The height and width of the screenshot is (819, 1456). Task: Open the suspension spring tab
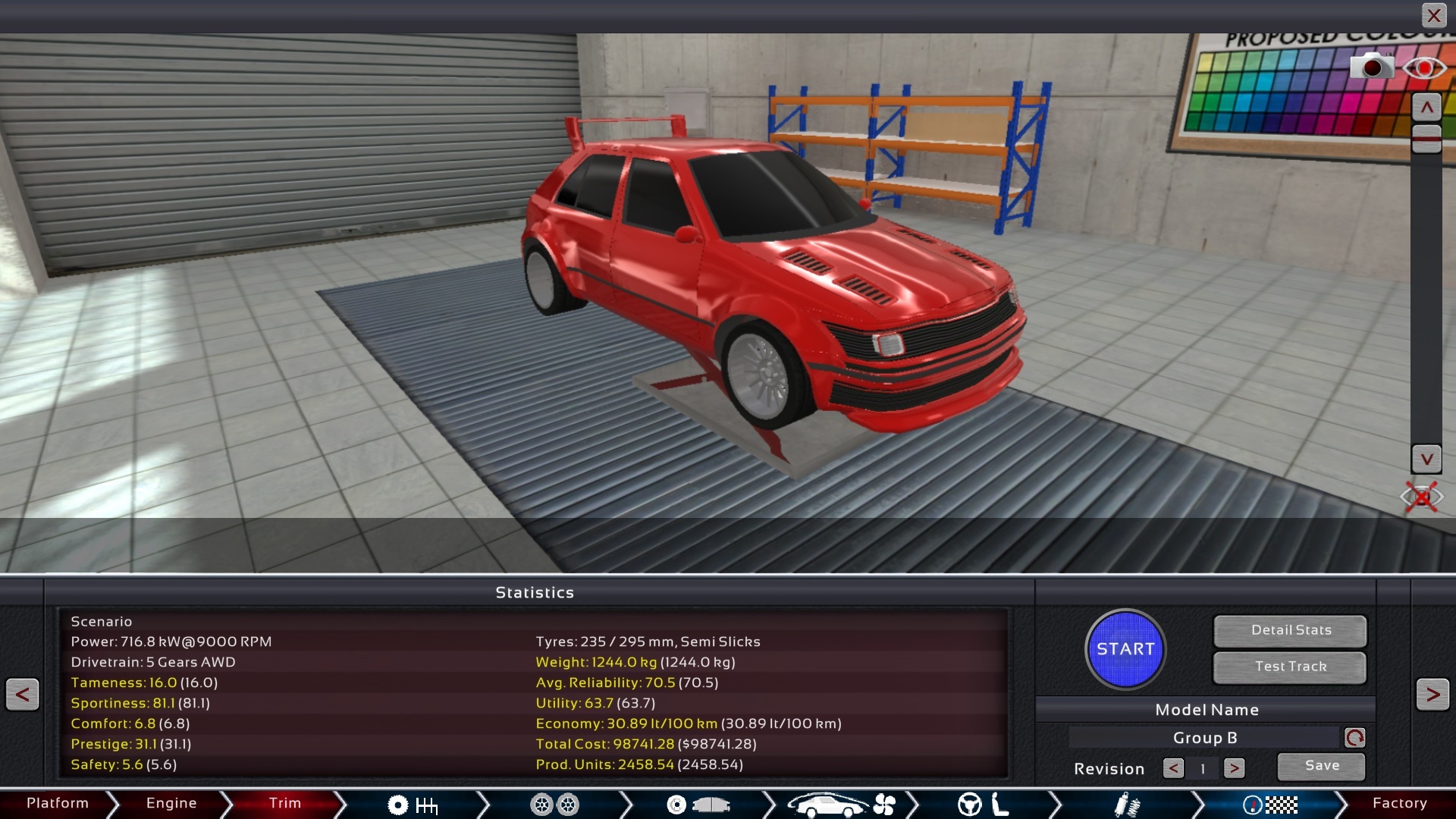1127,805
